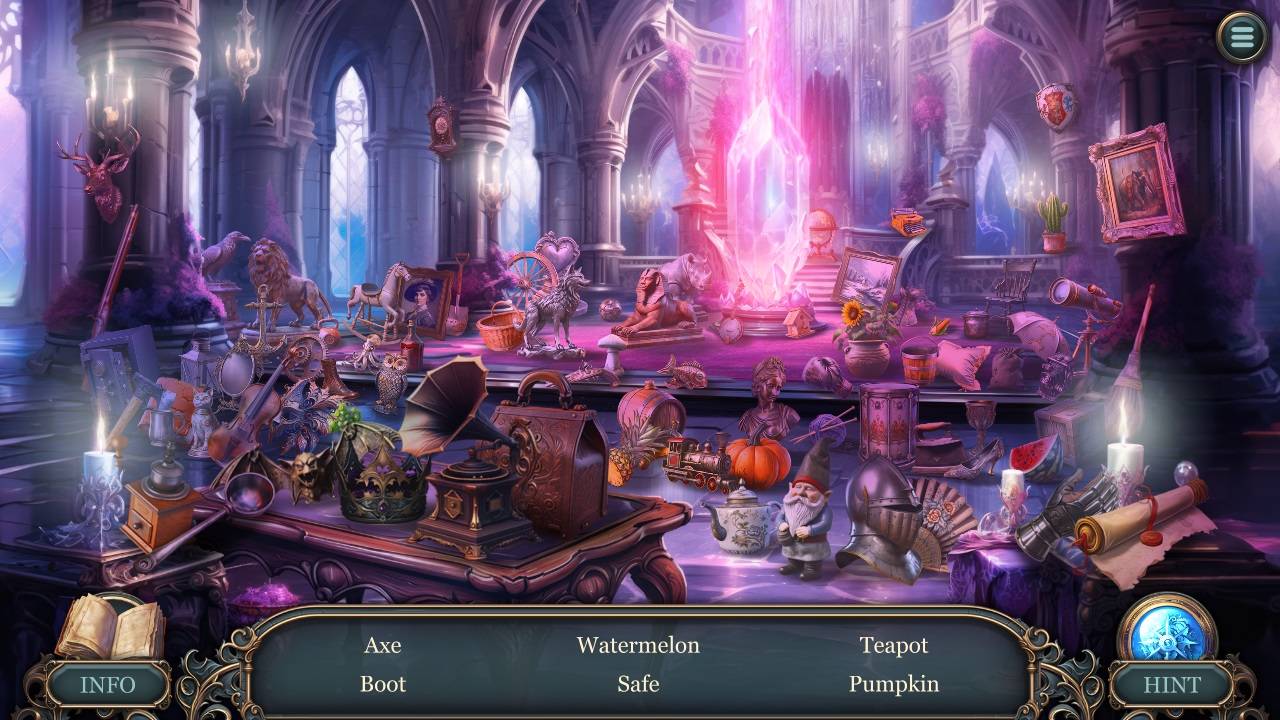Use the HINT button
The image size is (1280, 720).
pos(1171,685)
